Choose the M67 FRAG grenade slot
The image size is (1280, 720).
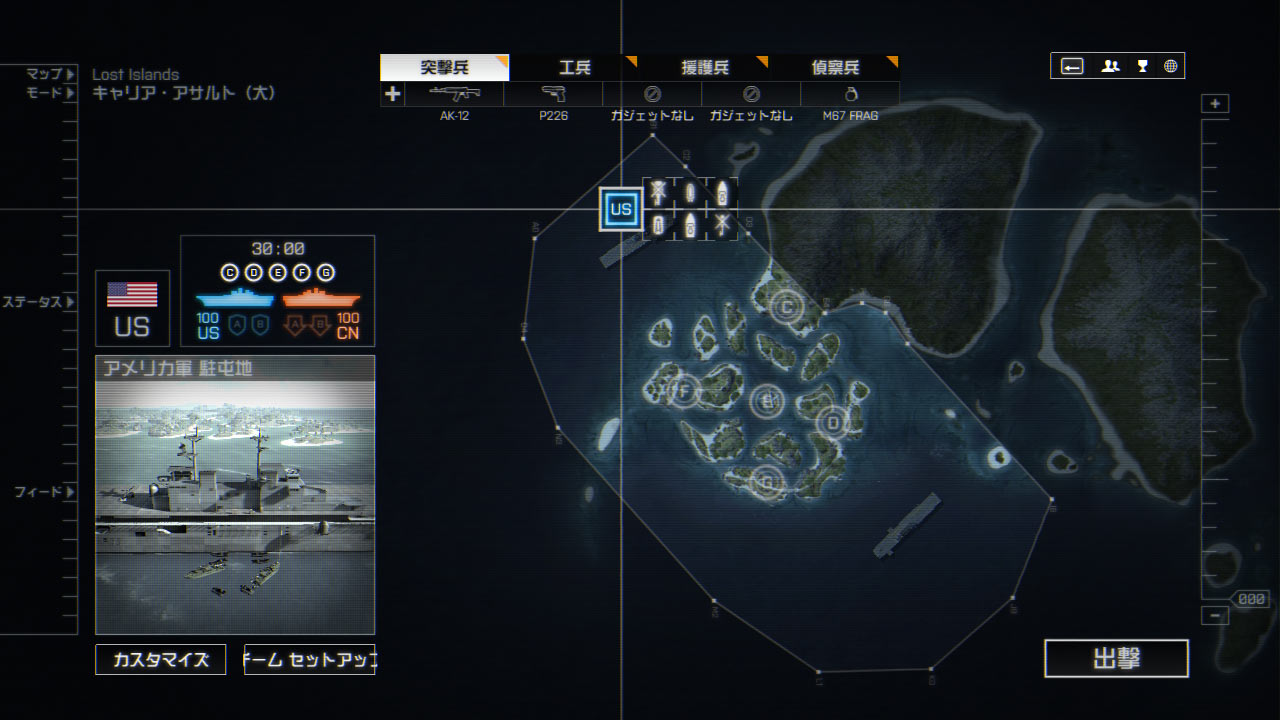point(850,95)
